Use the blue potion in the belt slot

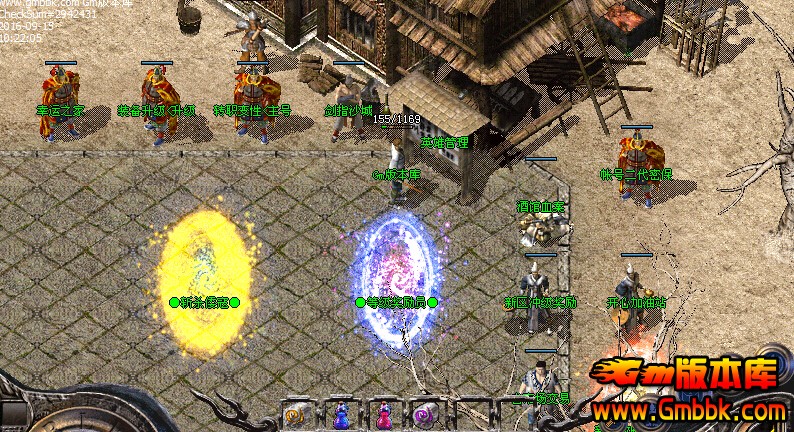[x=341, y=414]
